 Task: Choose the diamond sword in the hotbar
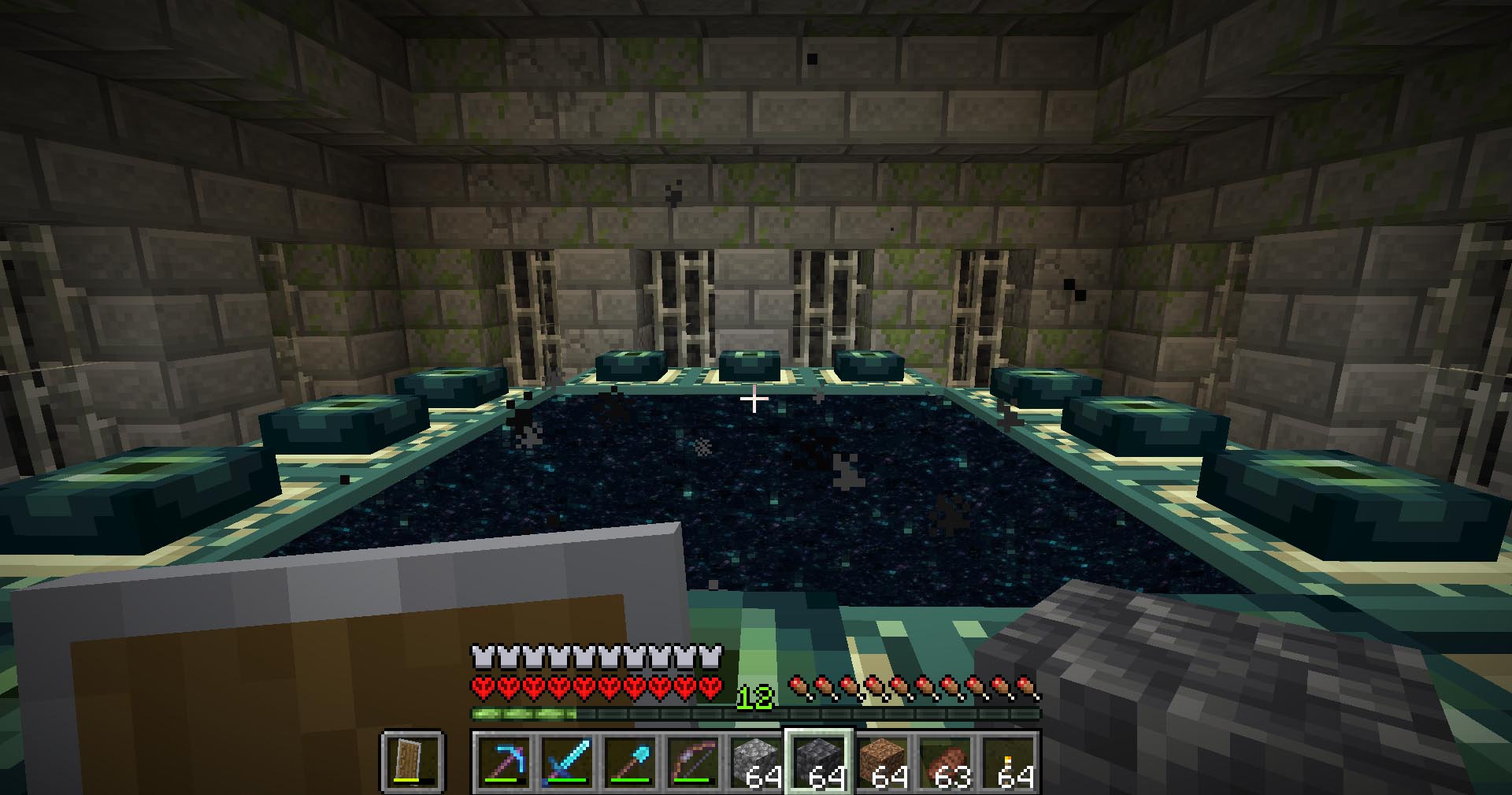tap(566, 762)
